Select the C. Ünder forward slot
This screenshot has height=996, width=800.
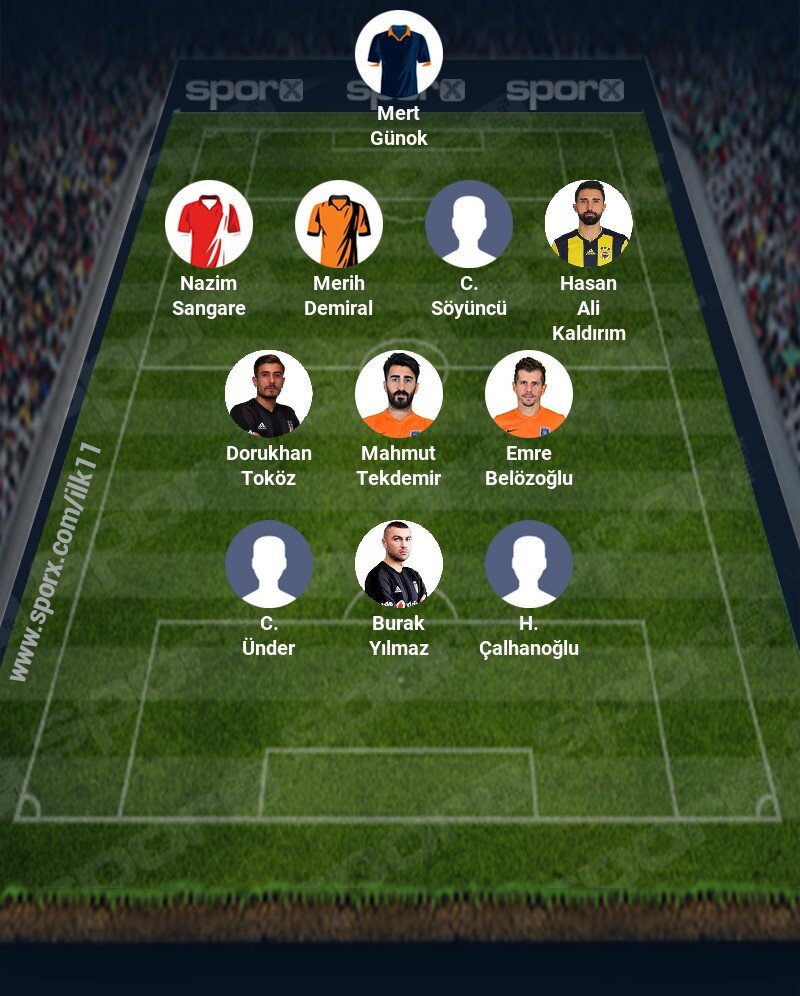click(269, 564)
